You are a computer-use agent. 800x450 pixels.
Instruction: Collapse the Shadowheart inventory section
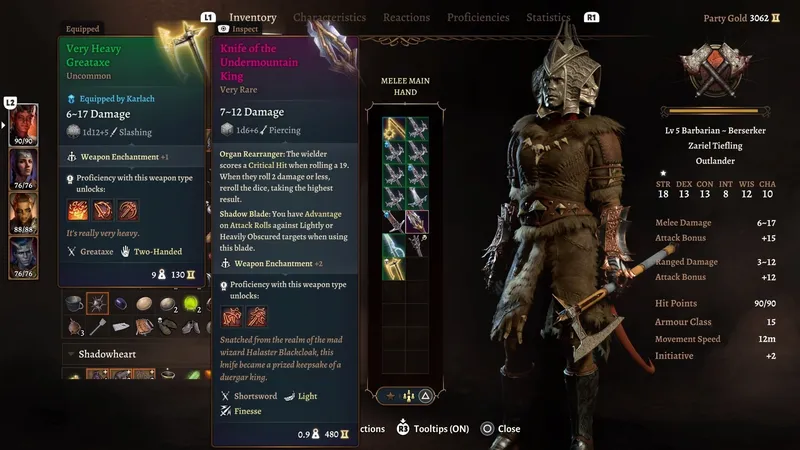[71, 354]
